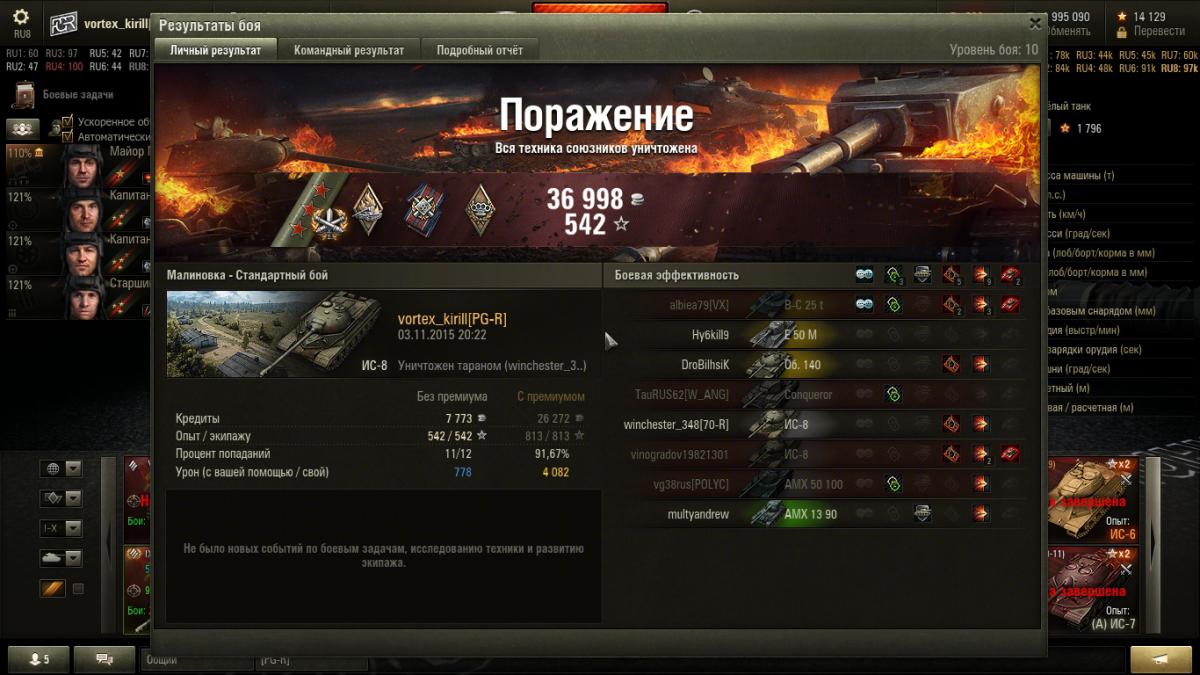Toggle the Ускоренное обучение checkbox
The image size is (1200, 675).
(68, 122)
